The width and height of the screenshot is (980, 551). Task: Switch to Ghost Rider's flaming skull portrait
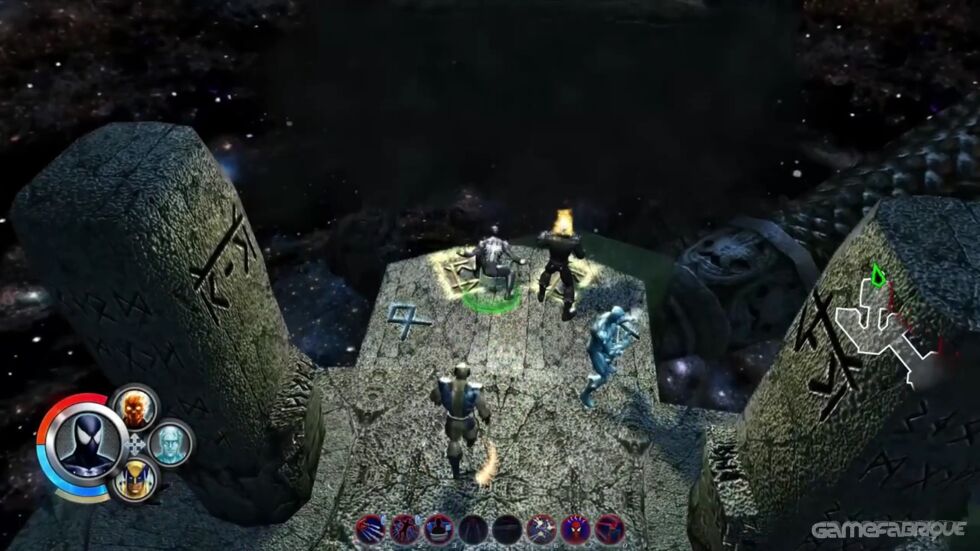(x=133, y=407)
